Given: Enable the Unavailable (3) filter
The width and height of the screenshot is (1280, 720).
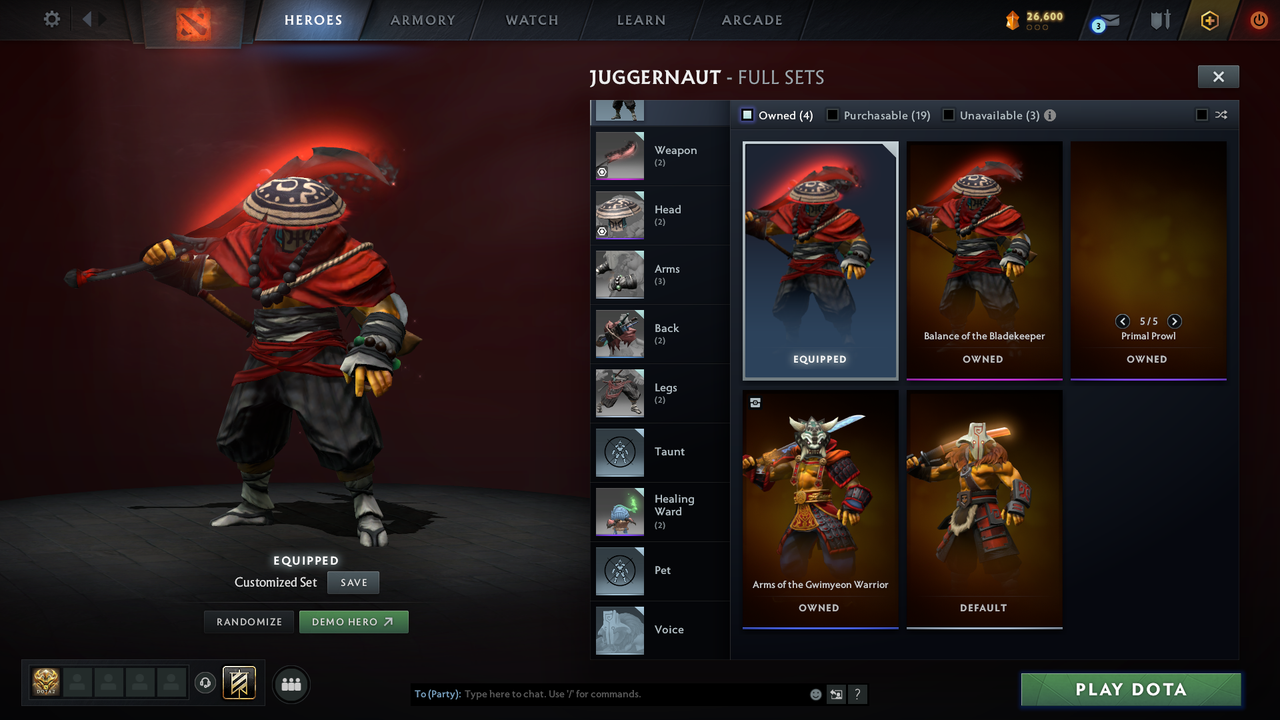Looking at the screenshot, I should coord(948,115).
